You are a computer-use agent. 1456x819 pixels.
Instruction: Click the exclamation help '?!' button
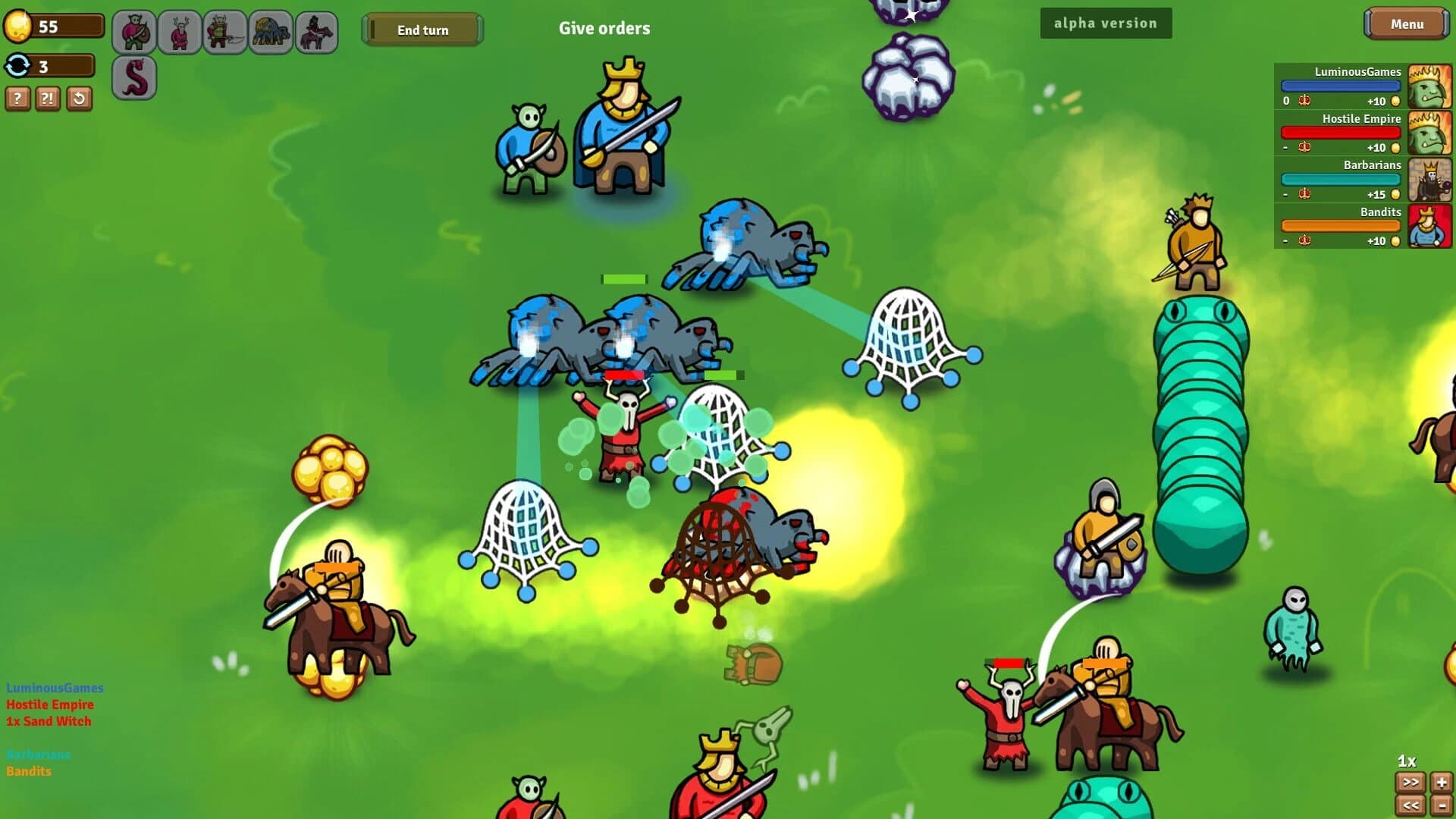pyautogui.click(x=47, y=99)
